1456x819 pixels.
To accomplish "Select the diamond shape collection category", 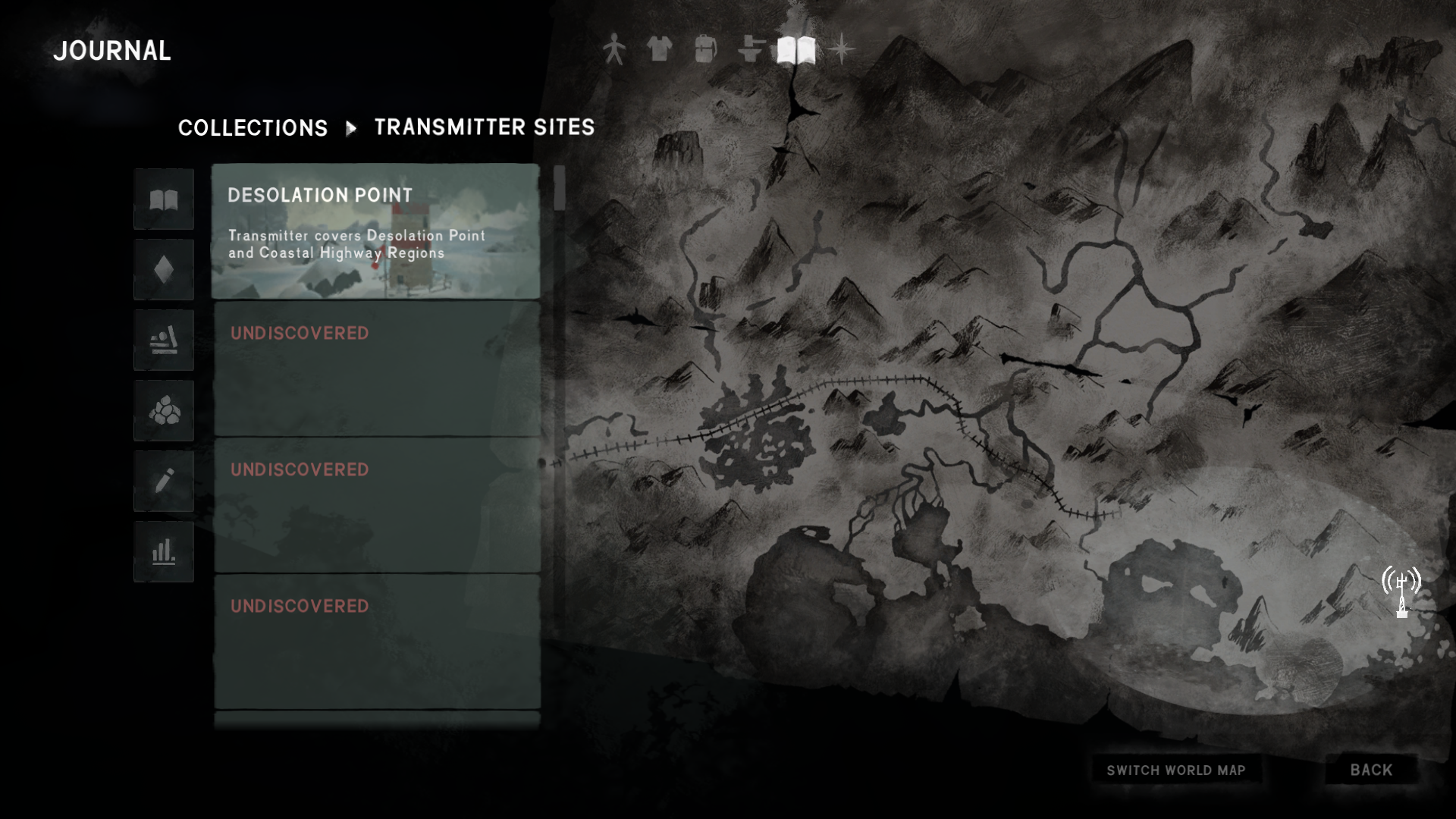I will (x=164, y=270).
